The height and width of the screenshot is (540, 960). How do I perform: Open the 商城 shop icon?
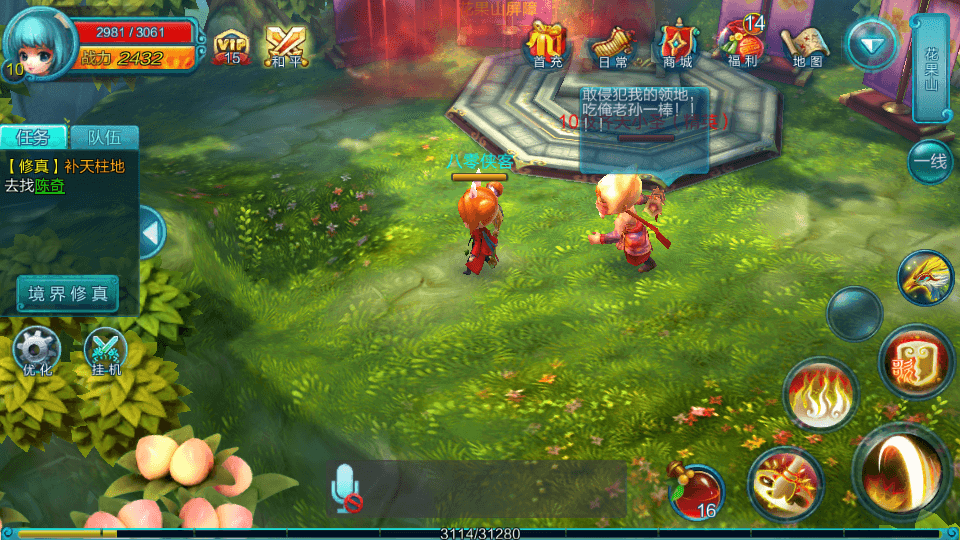pos(677,44)
